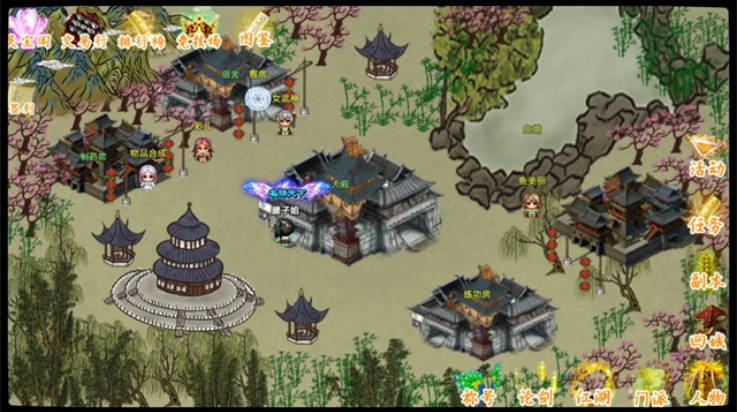The image size is (737, 412).
Task: Show the 排行榜 leaderboard
Action: (139, 28)
